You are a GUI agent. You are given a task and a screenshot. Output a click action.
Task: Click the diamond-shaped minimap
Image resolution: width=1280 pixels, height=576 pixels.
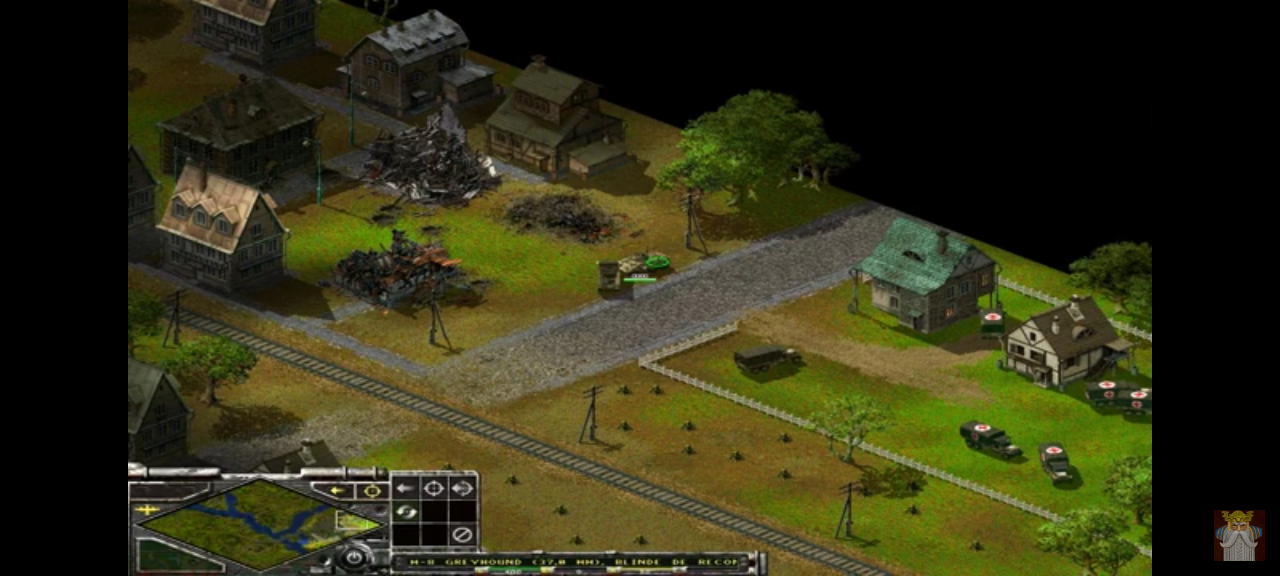click(262, 524)
